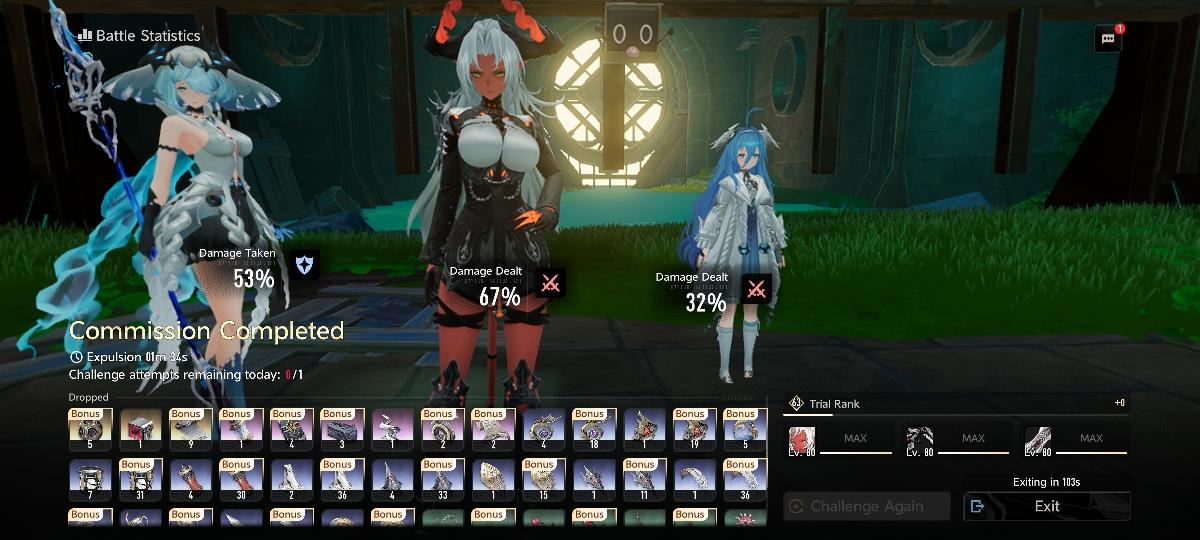This screenshot has height=540, width=1200.
Task: Choose the dropped item with quantity 33
Action: coord(443,479)
